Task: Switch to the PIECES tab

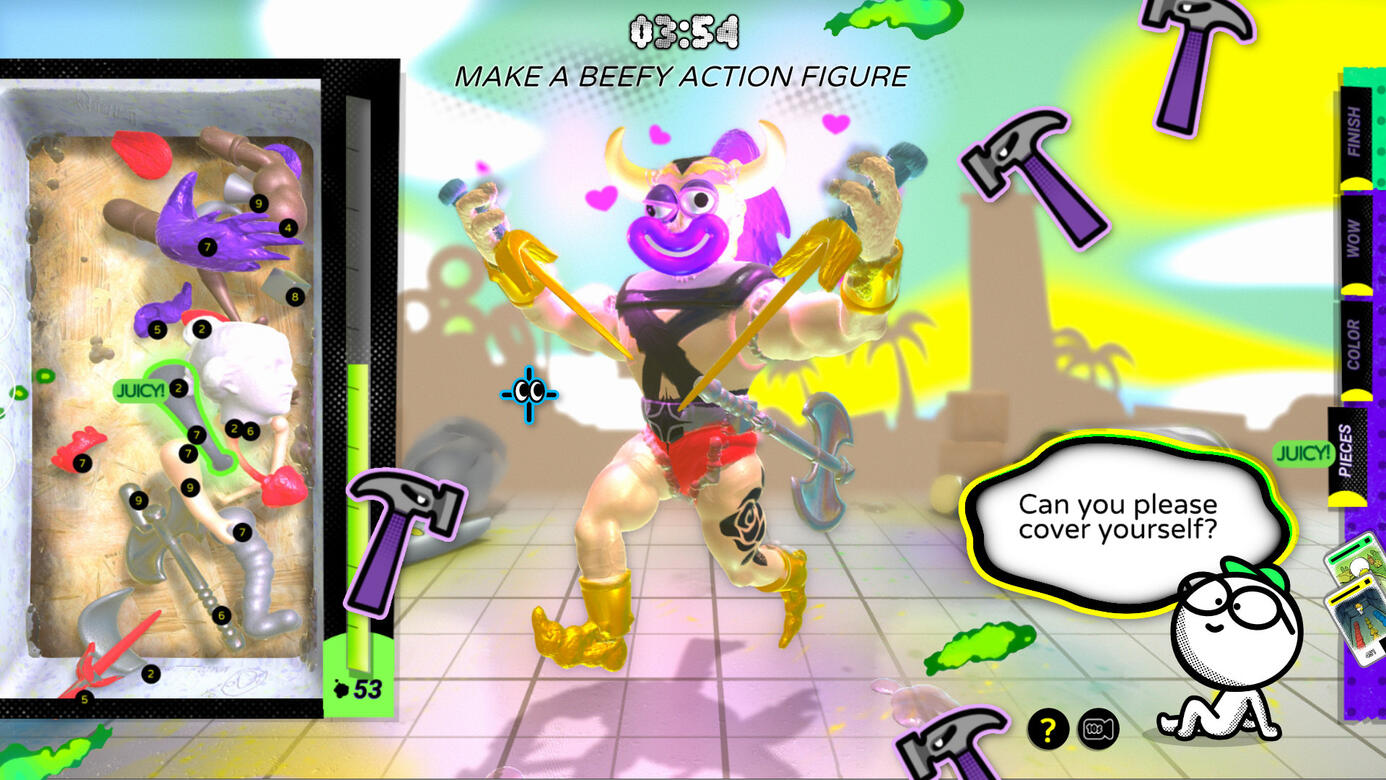Action: coord(1346,452)
